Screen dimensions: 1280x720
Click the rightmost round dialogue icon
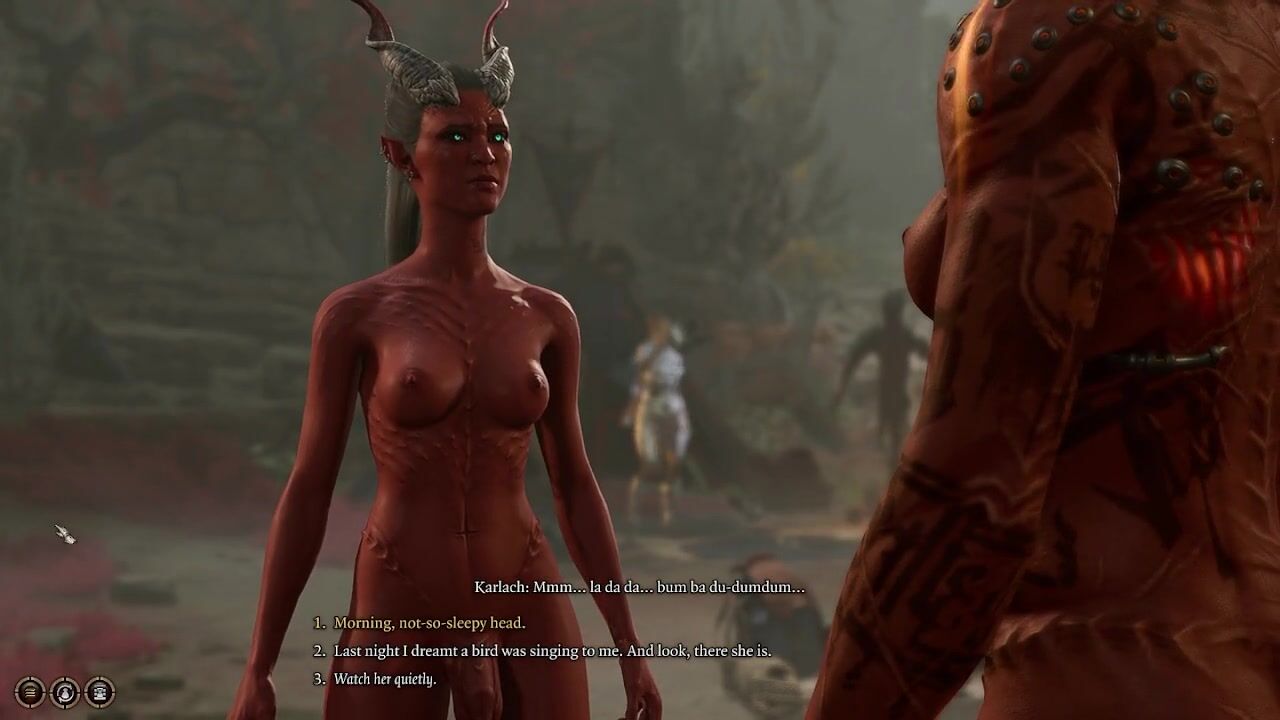[99, 691]
